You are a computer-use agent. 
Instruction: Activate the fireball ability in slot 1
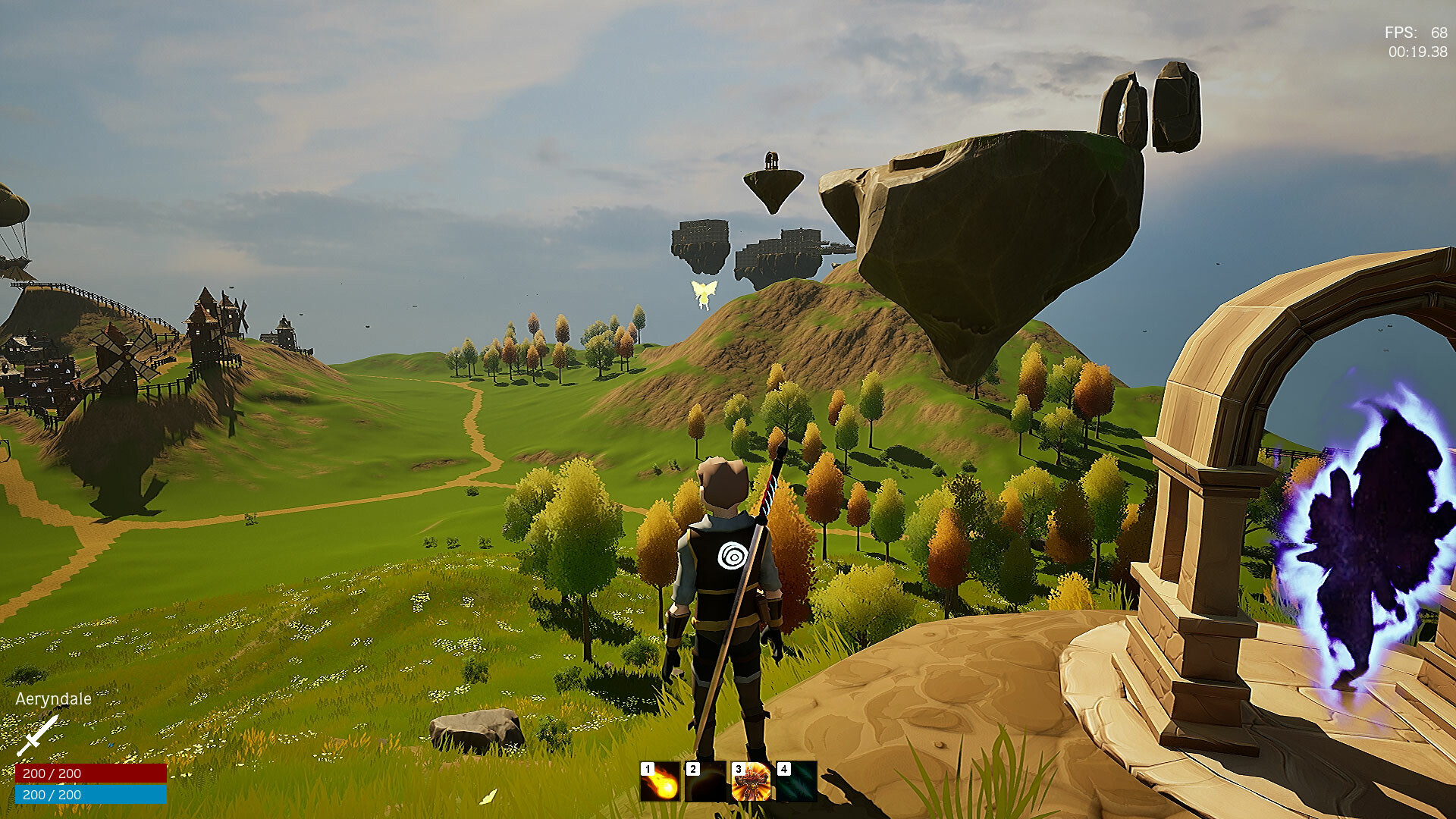(661, 782)
